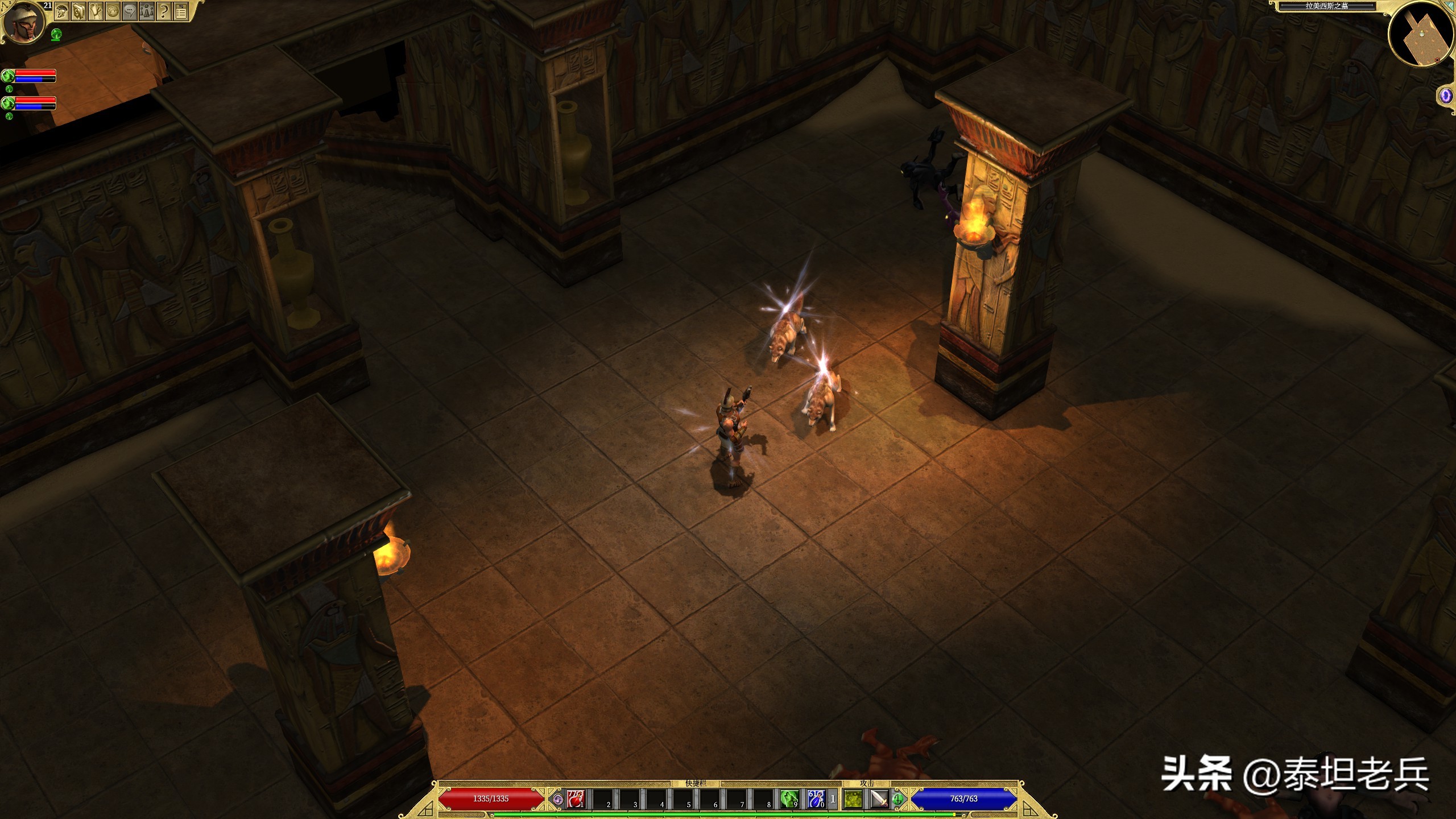1456x819 pixels.
Task: Swap the quick bar using the purple cycle button
Action: coord(558,800)
